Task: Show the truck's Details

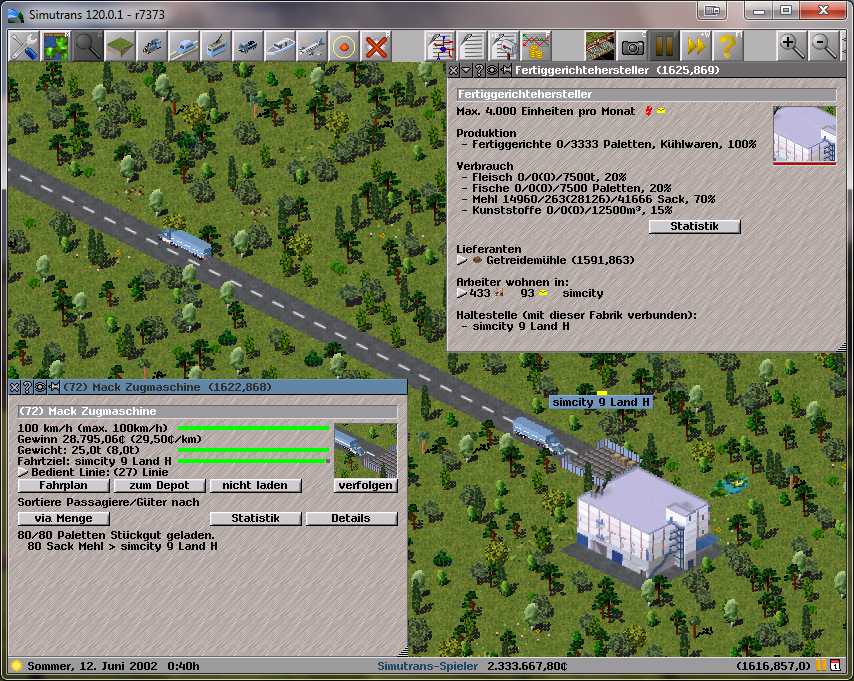Action: point(351,518)
